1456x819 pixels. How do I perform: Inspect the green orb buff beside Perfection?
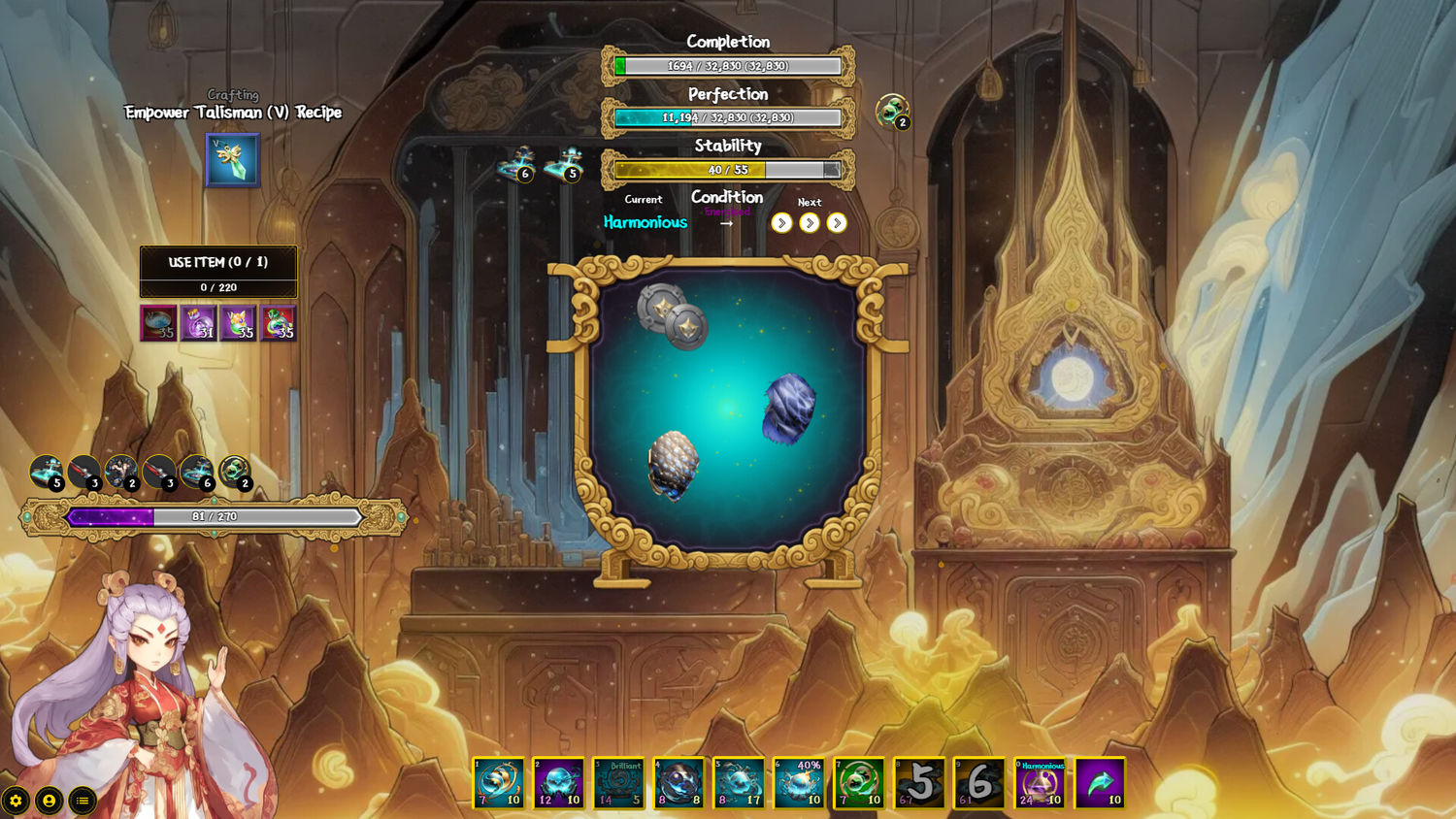[x=891, y=111]
